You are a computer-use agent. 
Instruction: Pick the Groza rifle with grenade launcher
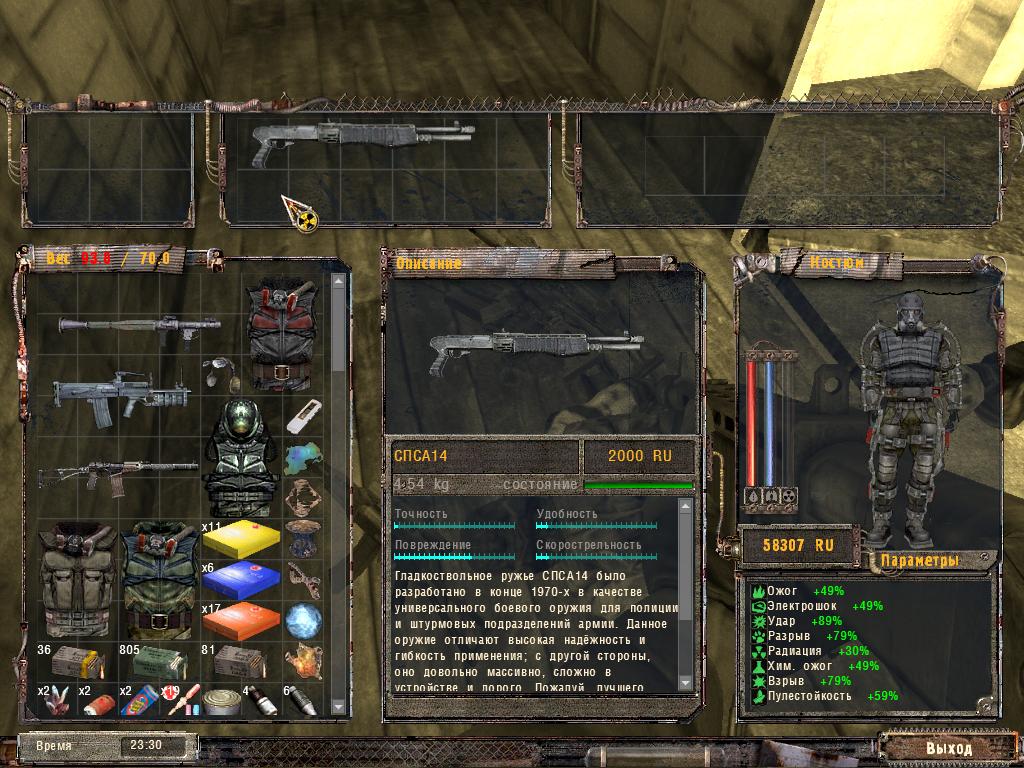[x=120, y=398]
